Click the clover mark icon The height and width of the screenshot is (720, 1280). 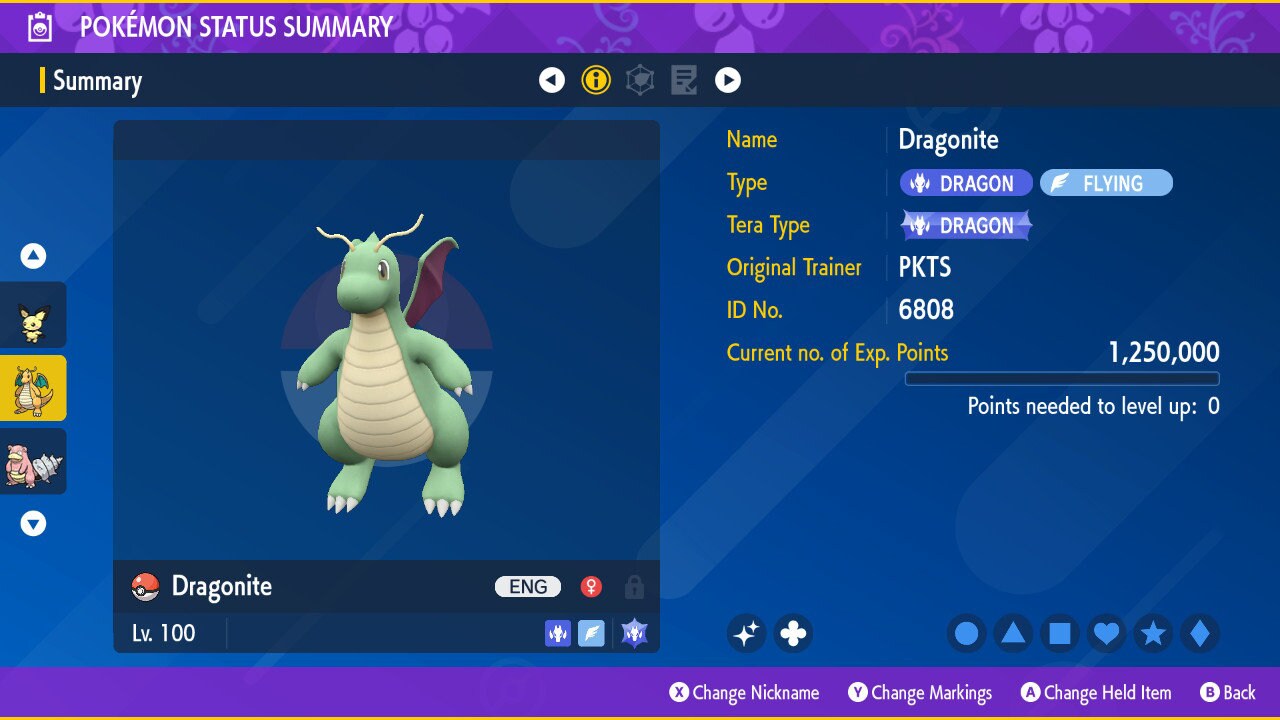pyautogui.click(x=793, y=633)
